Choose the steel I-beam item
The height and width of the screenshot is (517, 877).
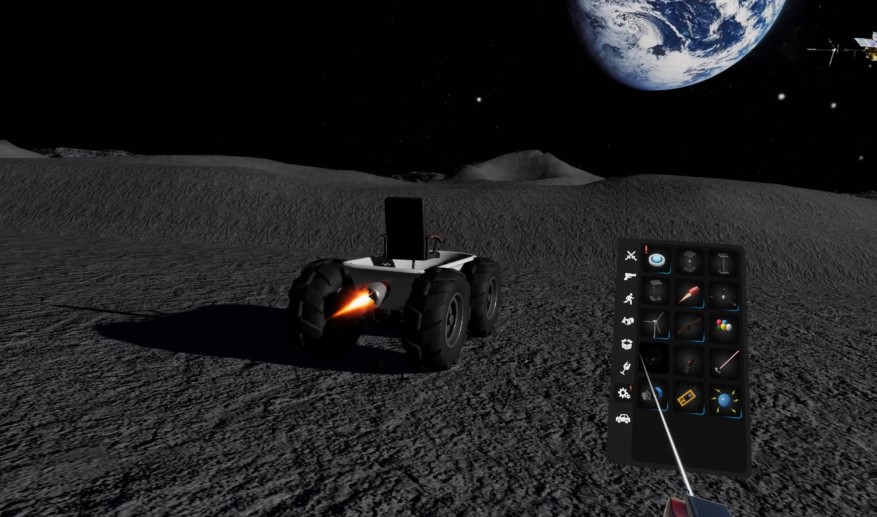pyautogui.click(x=723, y=263)
